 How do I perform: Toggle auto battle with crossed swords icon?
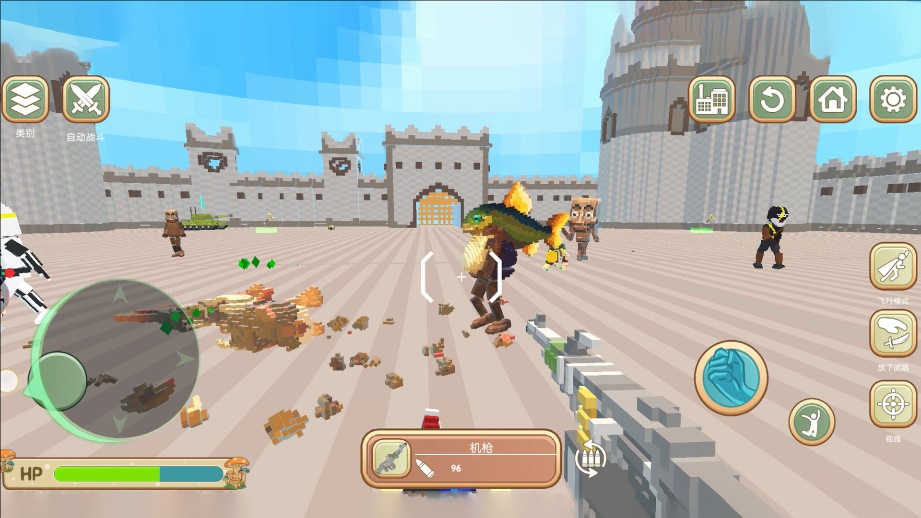coord(86,100)
